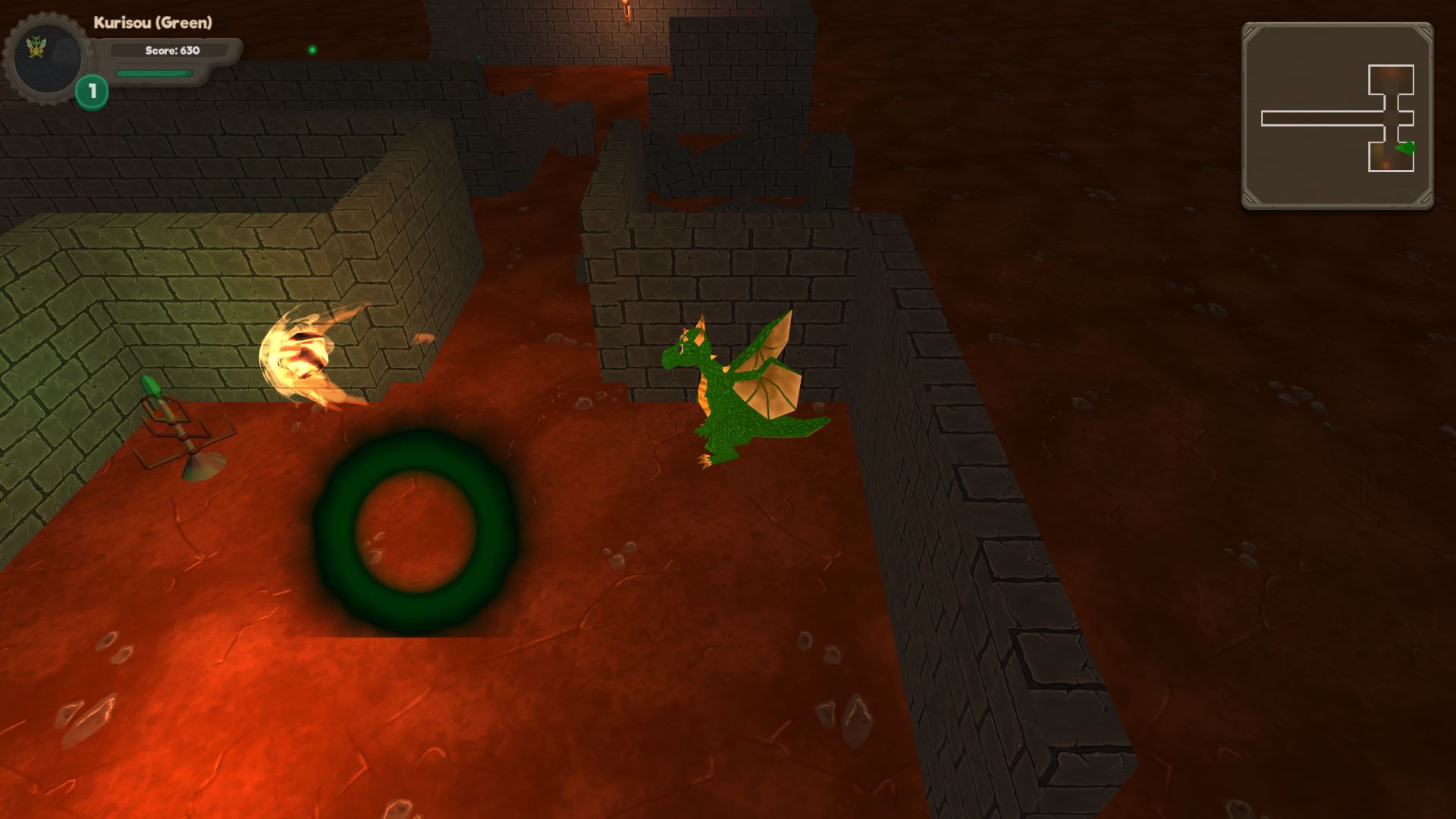
Task: Click the level 1 badge
Action: [92, 93]
